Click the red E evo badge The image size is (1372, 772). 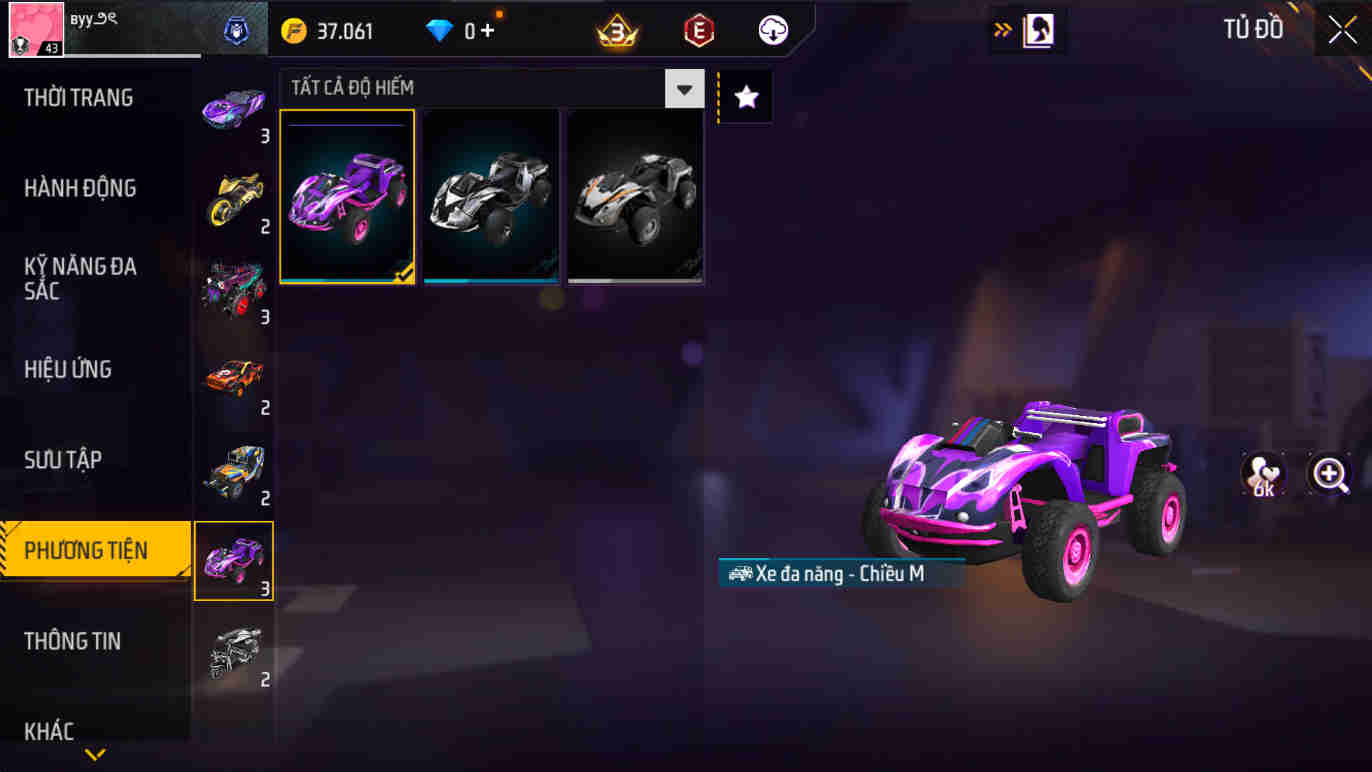pos(697,29)
